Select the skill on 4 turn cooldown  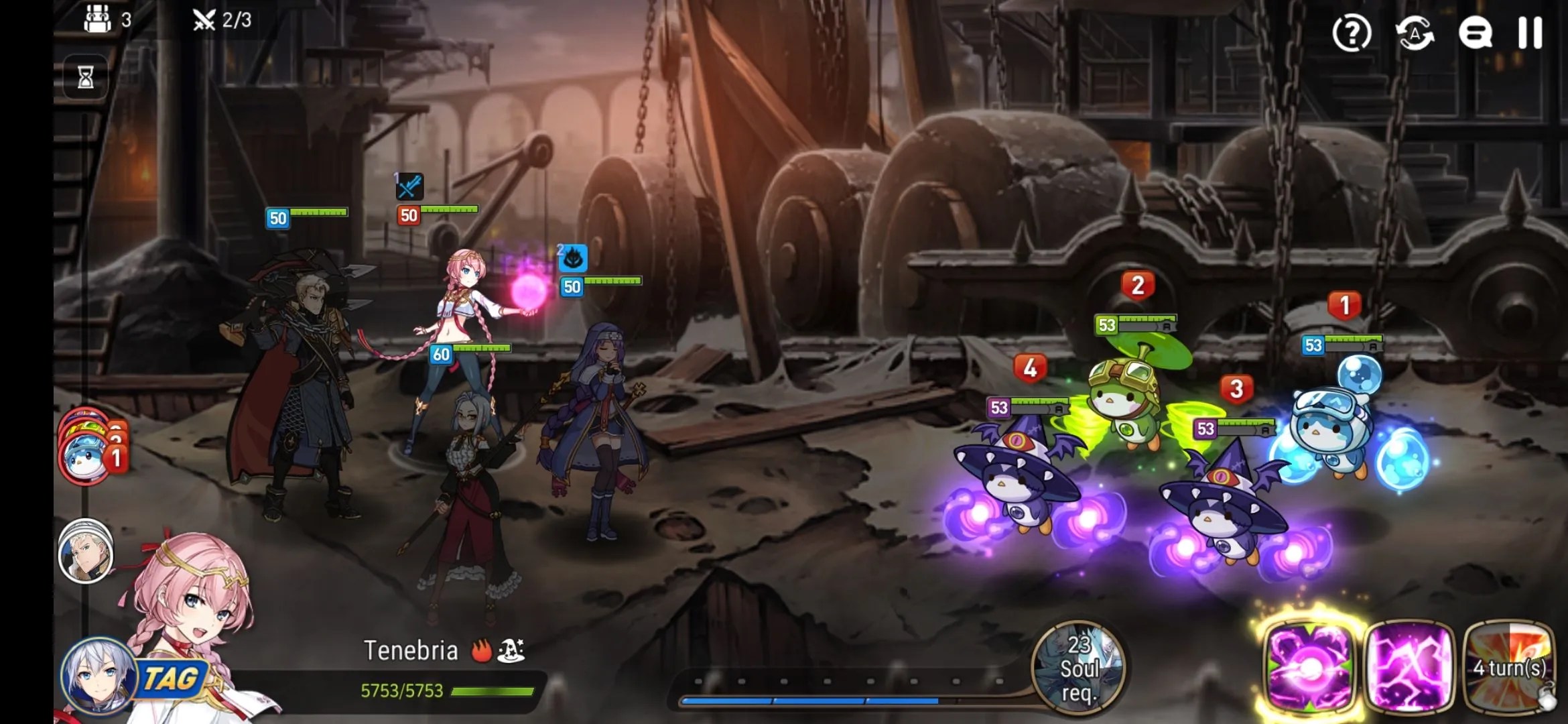point(1509,666)
